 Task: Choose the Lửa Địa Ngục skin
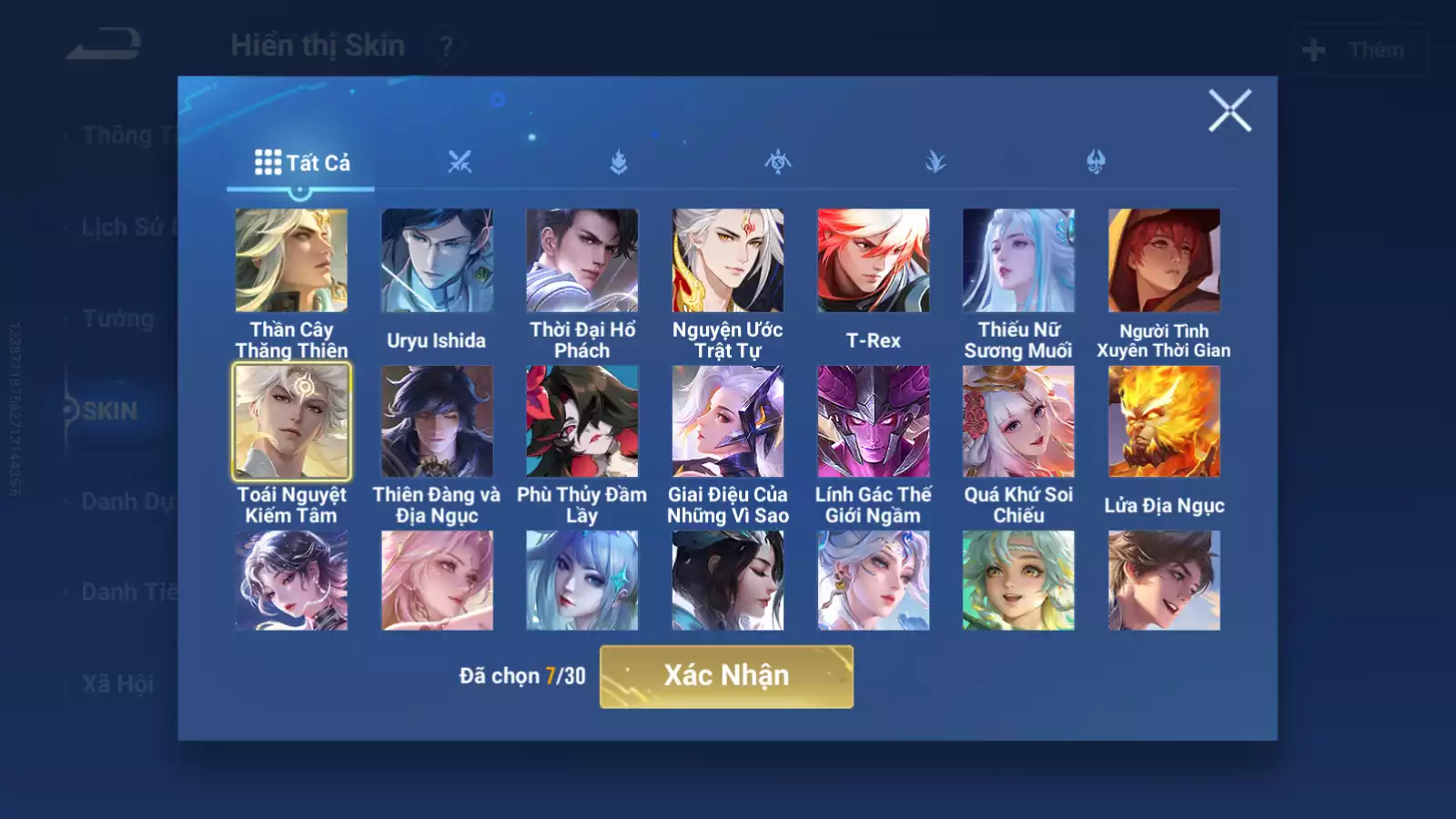pyautogui.click(x=1164, y=421)
